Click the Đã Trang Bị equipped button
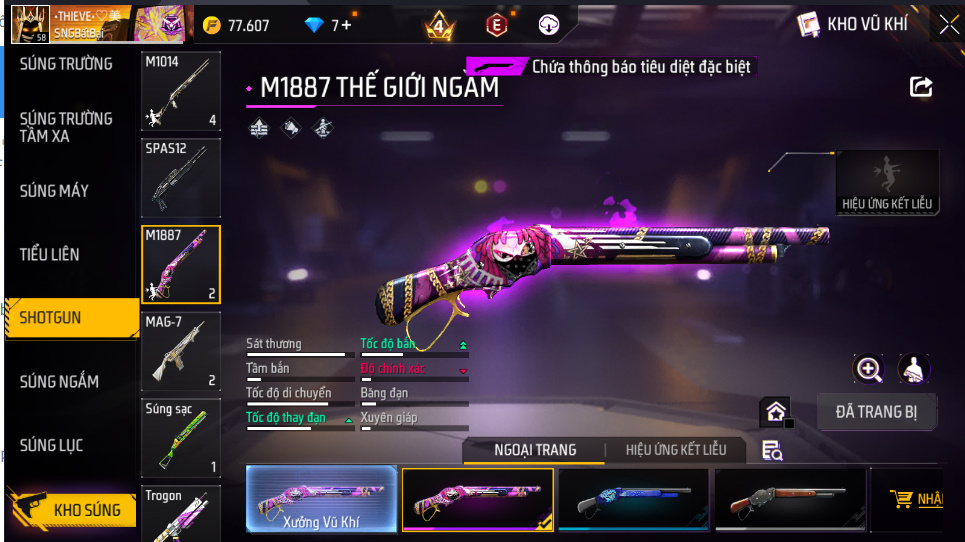The image size is (965, 542). click(876, 411)
